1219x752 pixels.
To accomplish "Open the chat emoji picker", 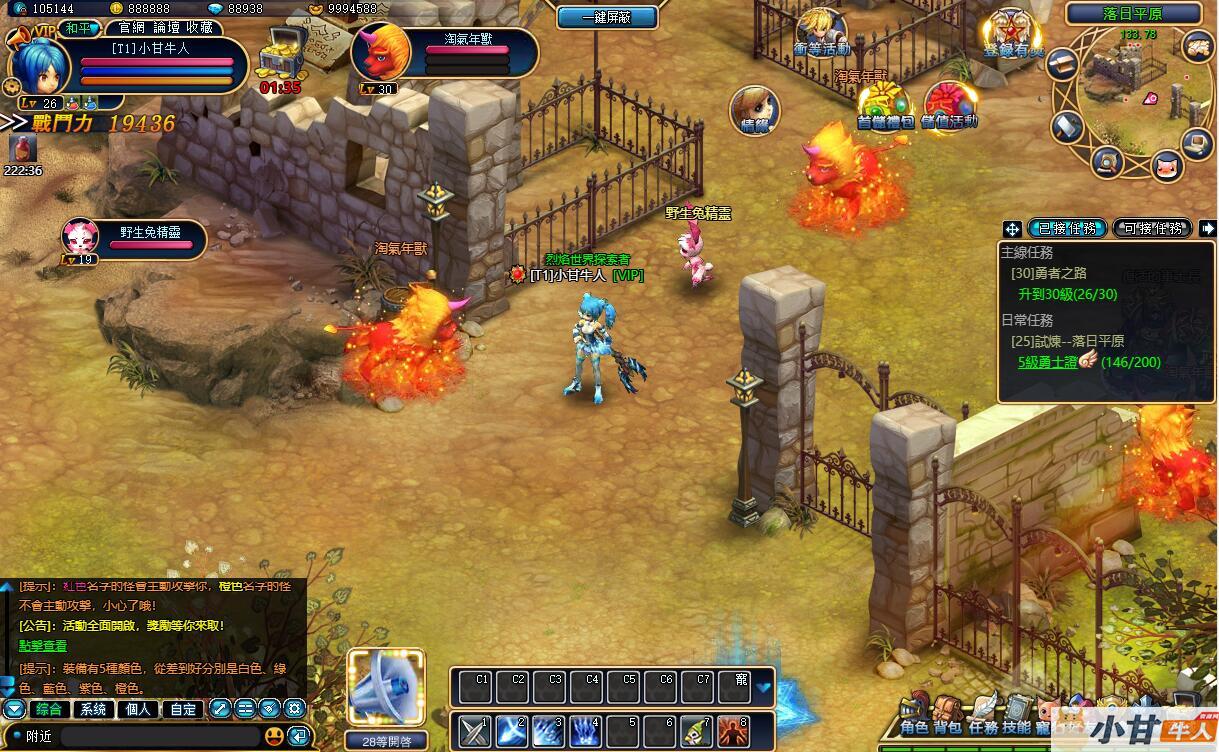I will (273, 736).
